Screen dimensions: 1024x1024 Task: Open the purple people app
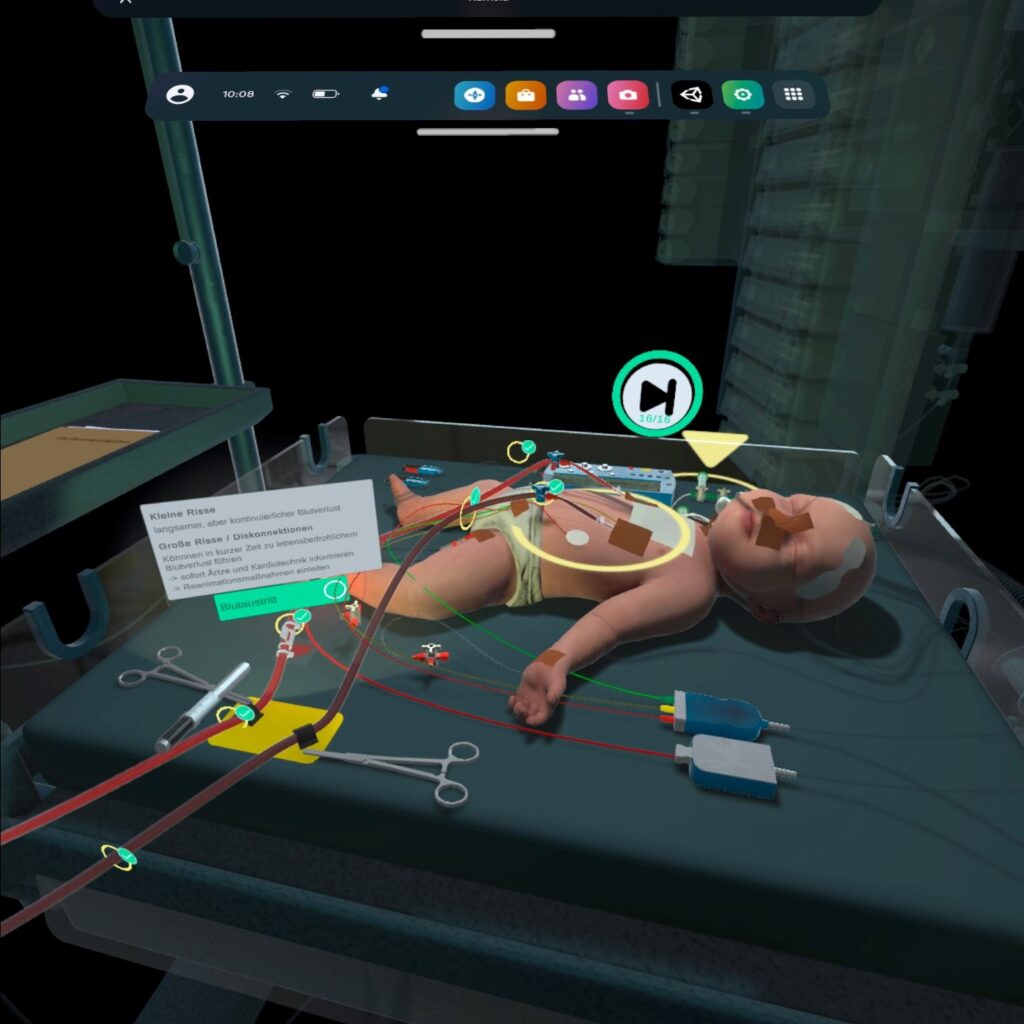pyautogui.click(x=576, y=96)
